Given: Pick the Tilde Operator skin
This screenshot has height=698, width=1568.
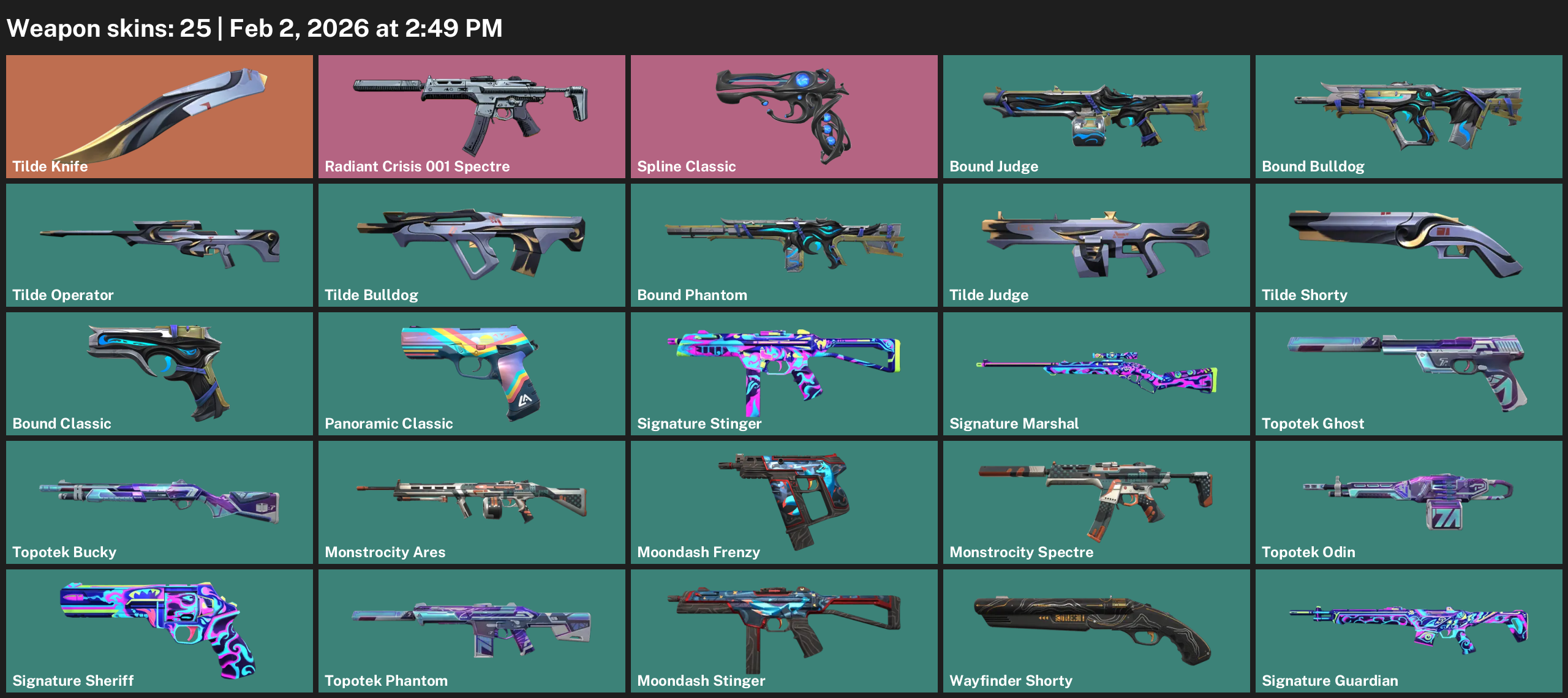Looking at the screenshot, I should 159,245.
